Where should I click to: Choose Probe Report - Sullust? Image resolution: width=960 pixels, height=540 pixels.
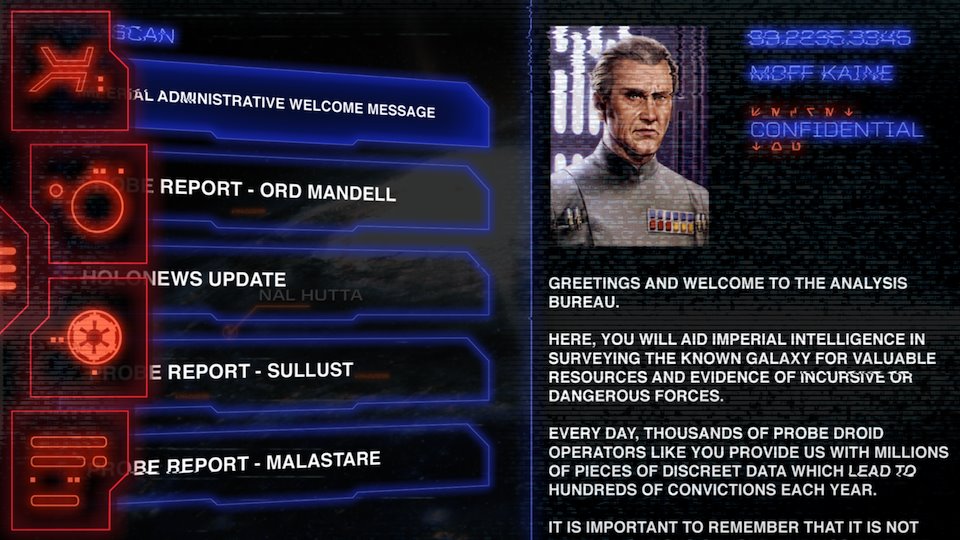click(290, 371)
